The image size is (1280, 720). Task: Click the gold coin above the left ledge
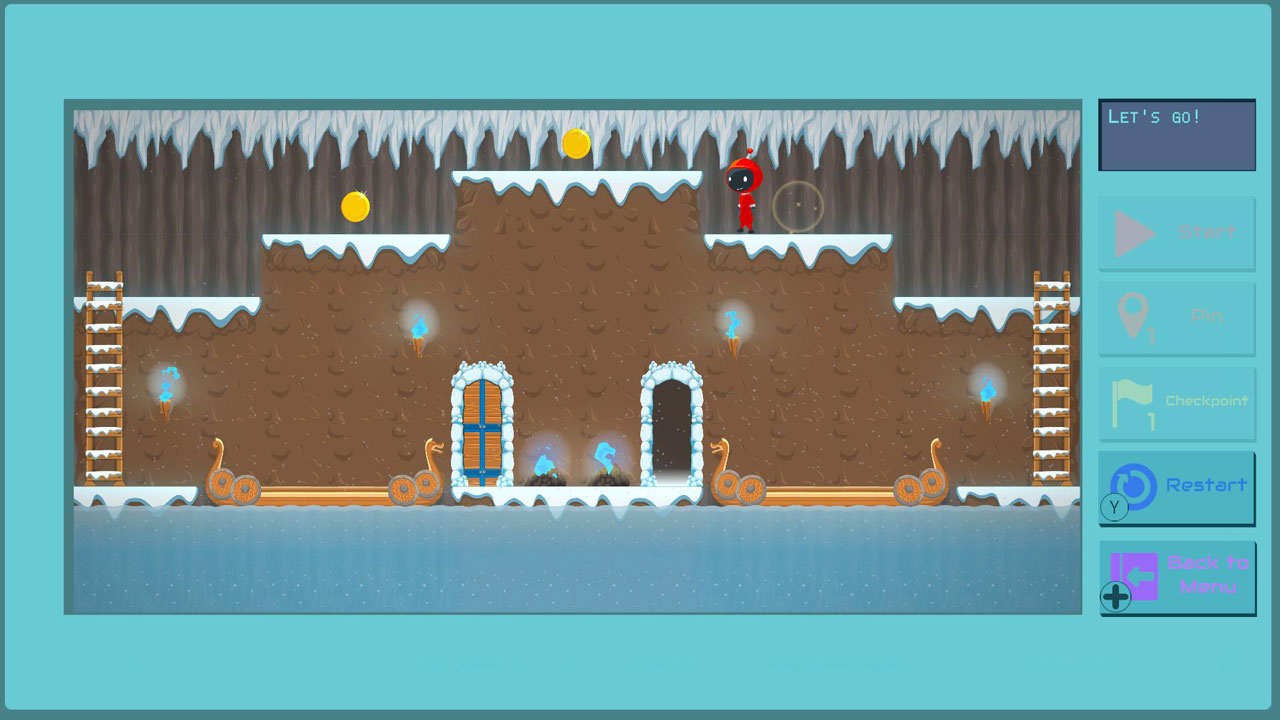point(355,205)
